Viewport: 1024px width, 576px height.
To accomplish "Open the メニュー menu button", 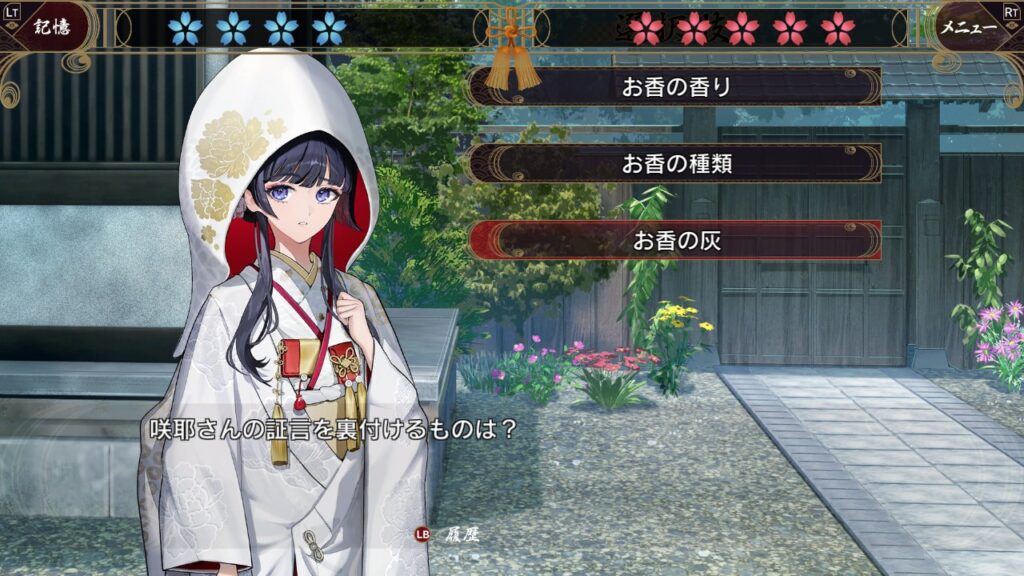I will (x=968, y=27).
